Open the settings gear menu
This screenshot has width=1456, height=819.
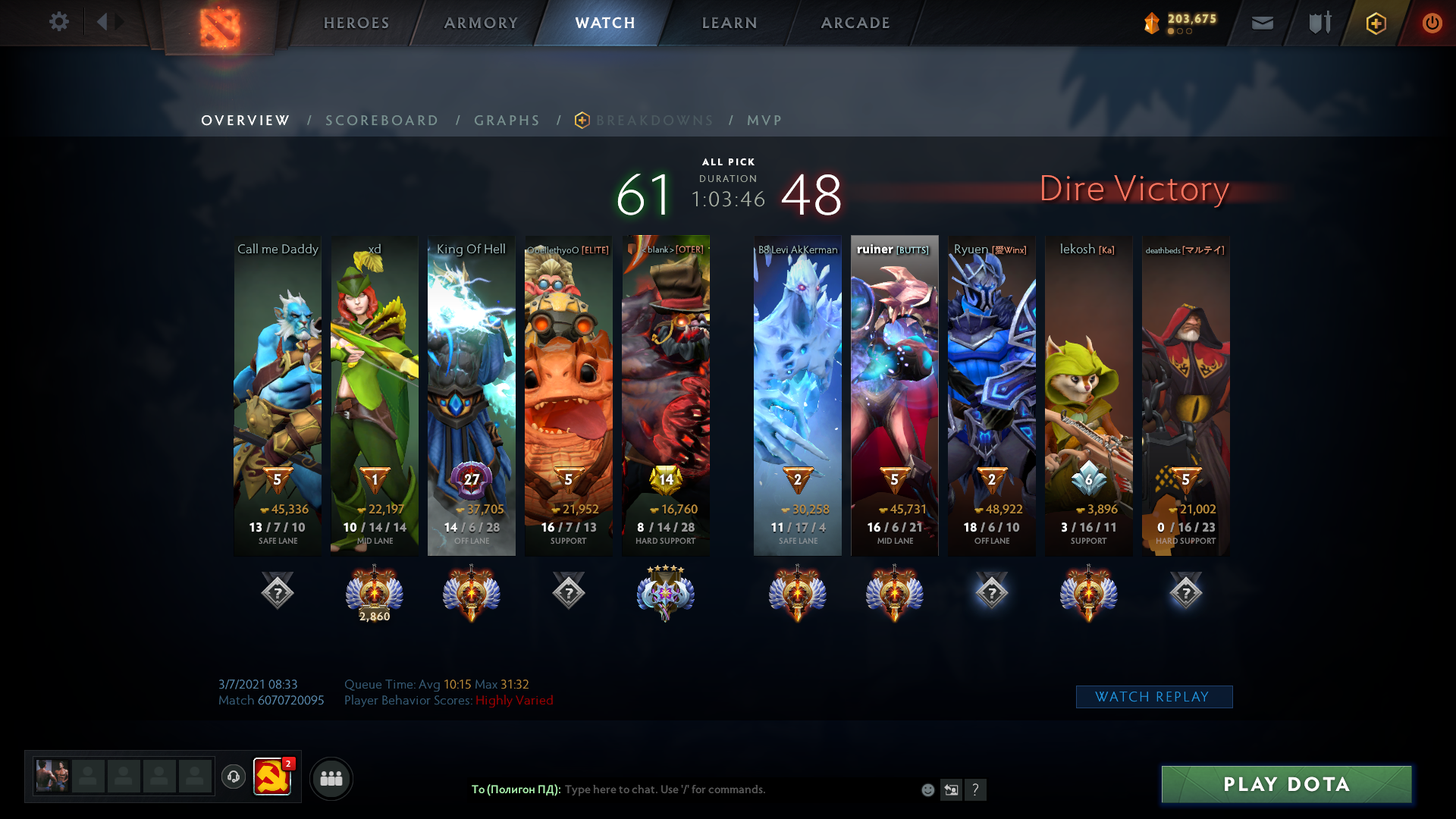(58, 22)
